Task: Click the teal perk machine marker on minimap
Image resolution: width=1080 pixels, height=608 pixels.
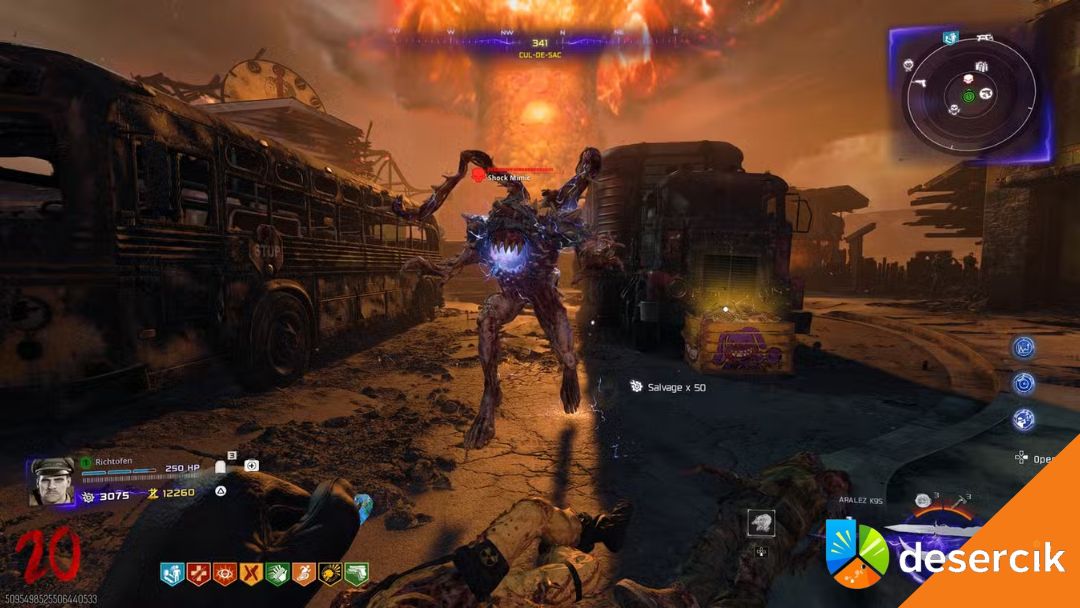Action: [949, 38]
